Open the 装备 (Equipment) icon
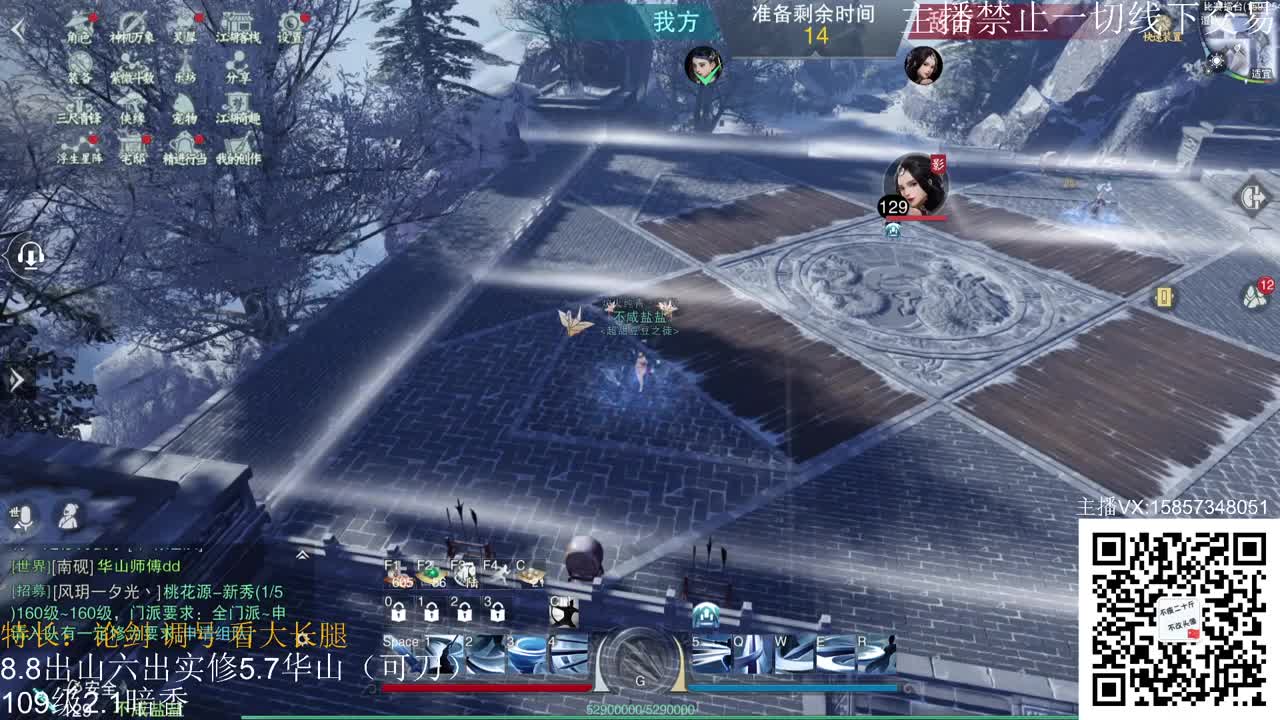 [79, 60]
